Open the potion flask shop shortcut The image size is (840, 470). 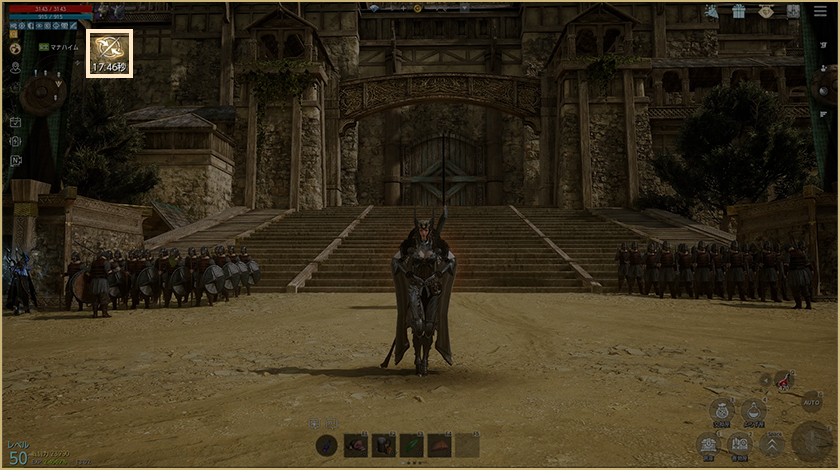(x=754, y=410)
